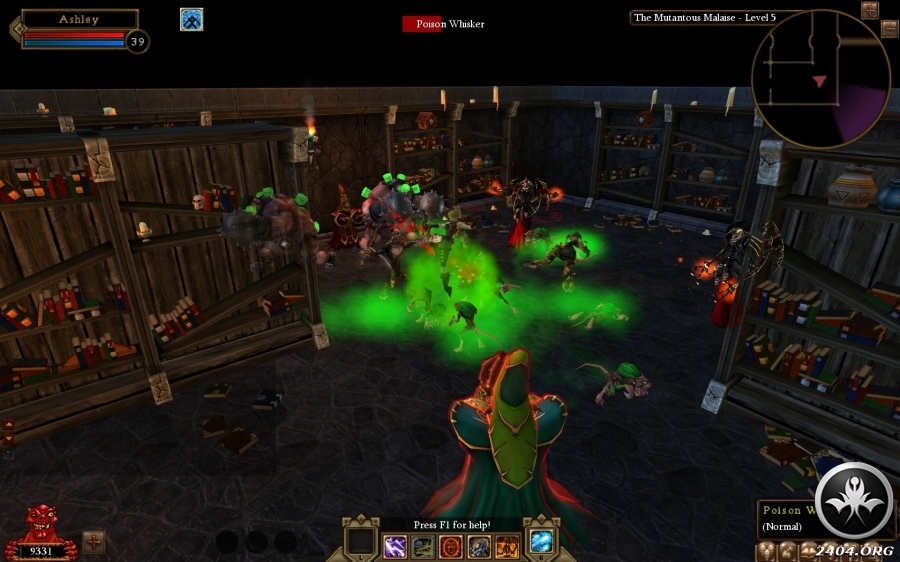Zoom out the minimap with minus button
The width and height of the screenshot is (900, 562).
pyautogui.click(x=889, y=29)
